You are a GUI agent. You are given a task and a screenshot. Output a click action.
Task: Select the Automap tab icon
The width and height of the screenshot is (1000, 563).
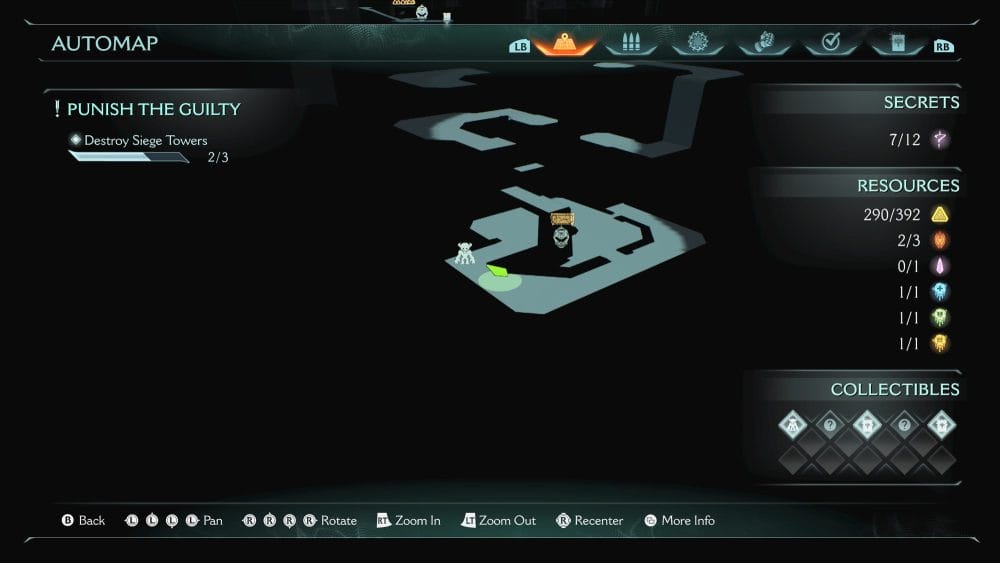point(565,43)
